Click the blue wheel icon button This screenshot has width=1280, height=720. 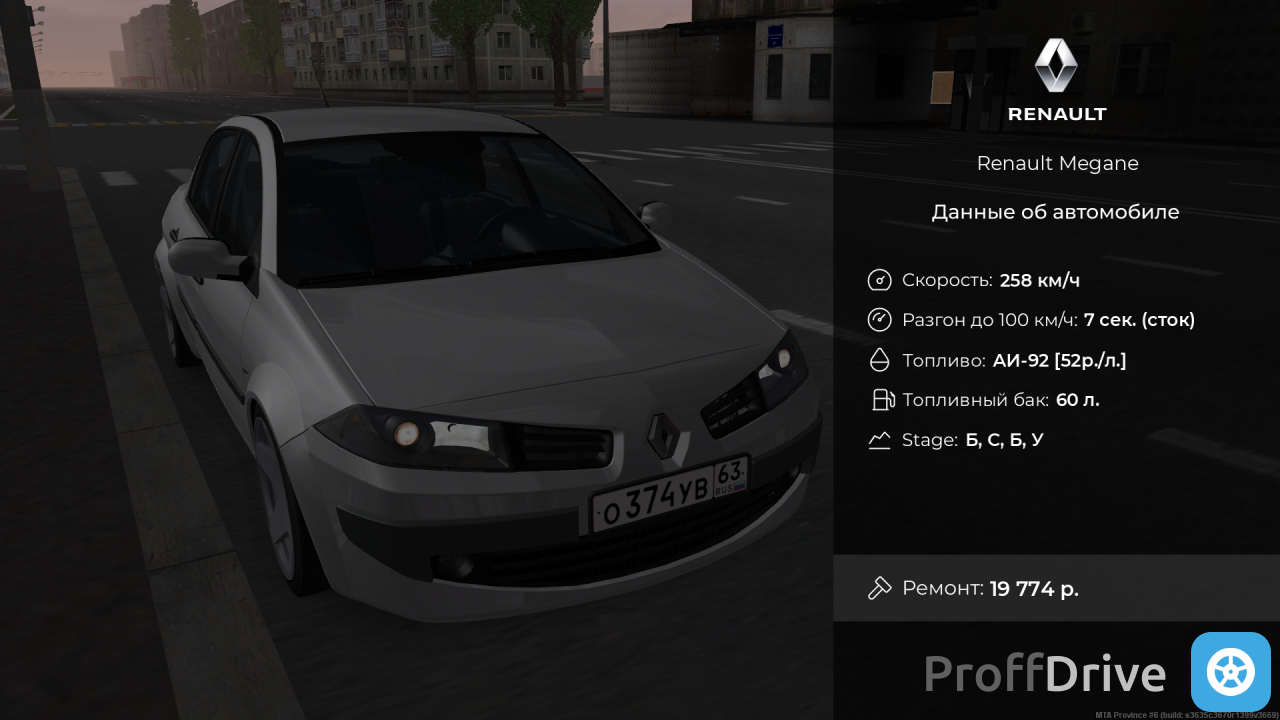tap(1230, 672)
